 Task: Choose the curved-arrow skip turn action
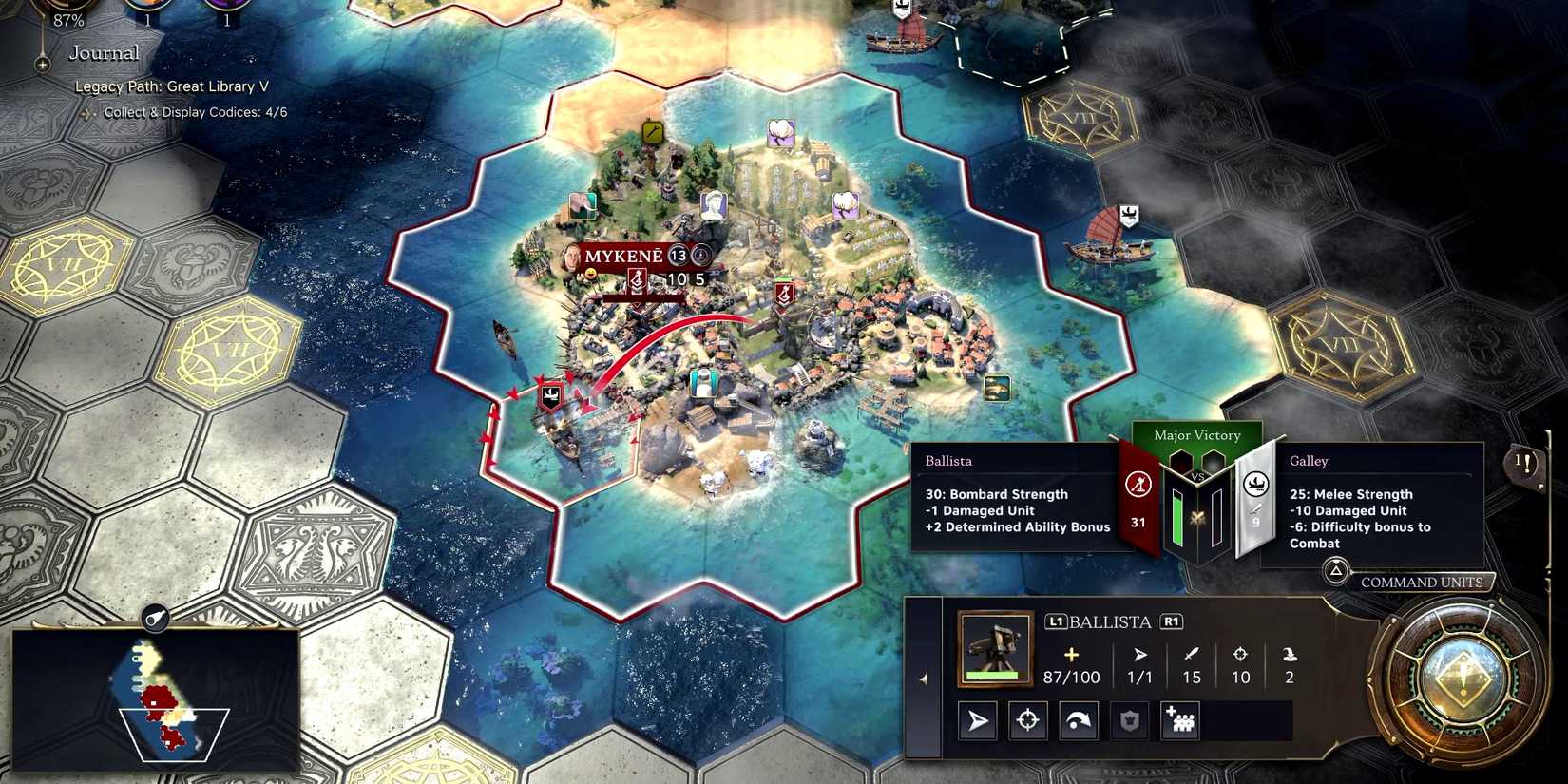pos(1078,721)
